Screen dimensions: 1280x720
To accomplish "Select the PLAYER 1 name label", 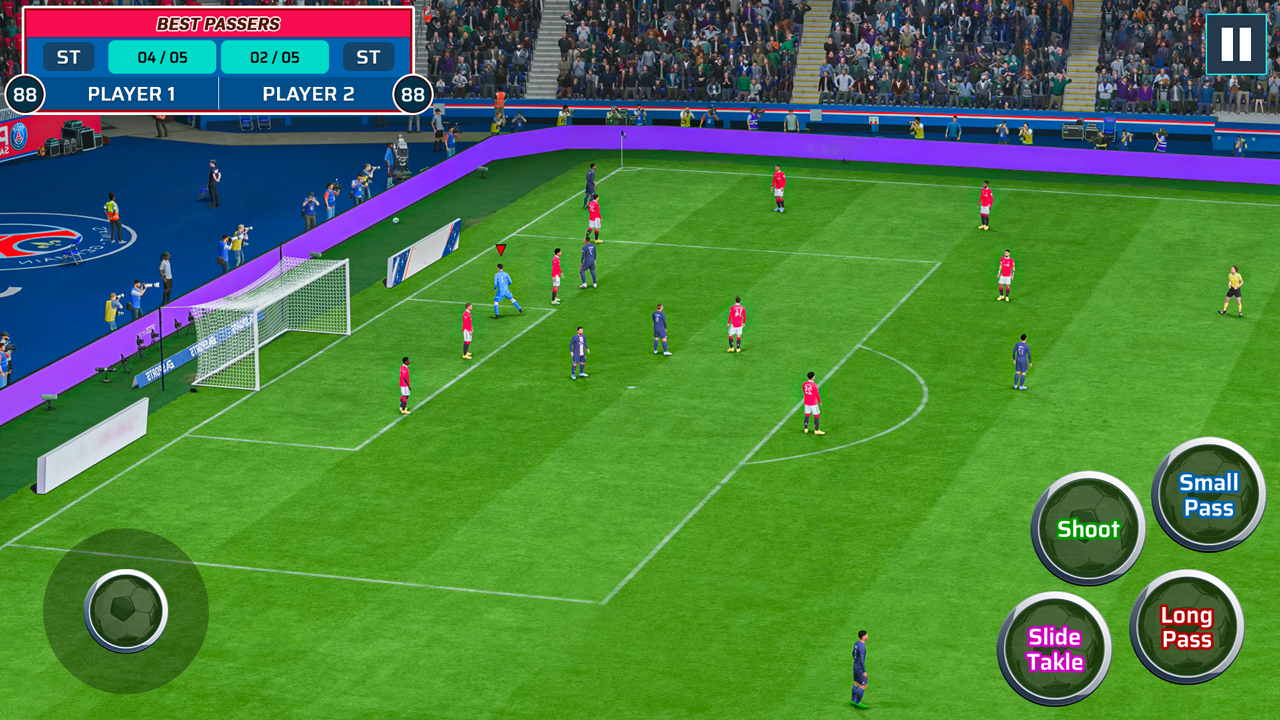I will pyautogui.click(x=133, y=94).
